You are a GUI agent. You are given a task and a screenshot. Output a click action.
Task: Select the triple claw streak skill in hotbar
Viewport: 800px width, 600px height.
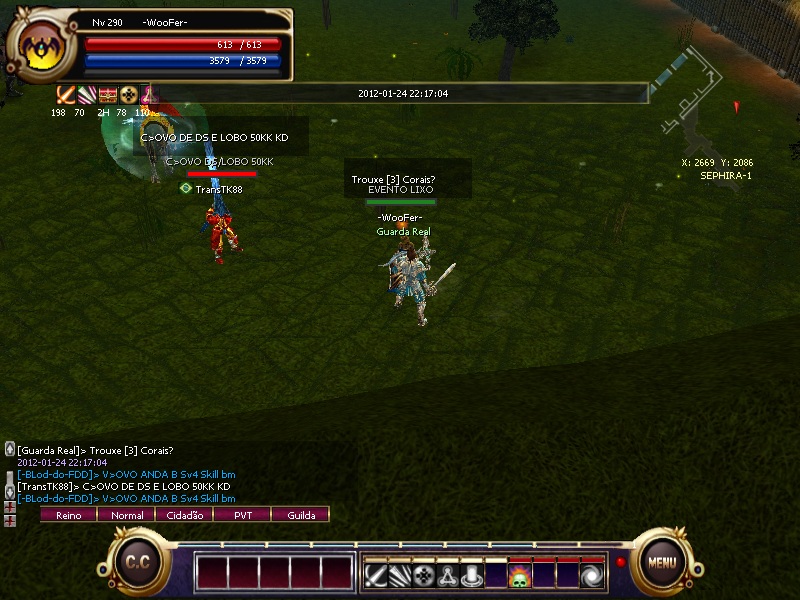coord(400,577)
